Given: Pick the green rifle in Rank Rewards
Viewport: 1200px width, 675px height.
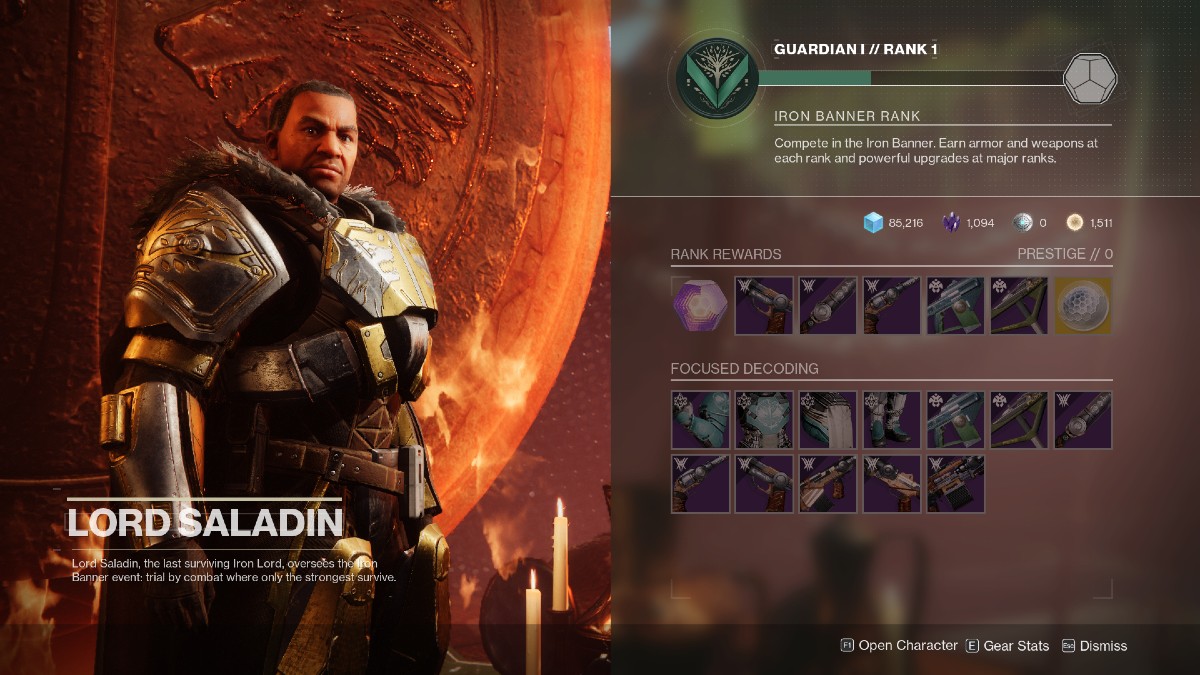Looking at the screenshot, I should [x=955, y=305].
